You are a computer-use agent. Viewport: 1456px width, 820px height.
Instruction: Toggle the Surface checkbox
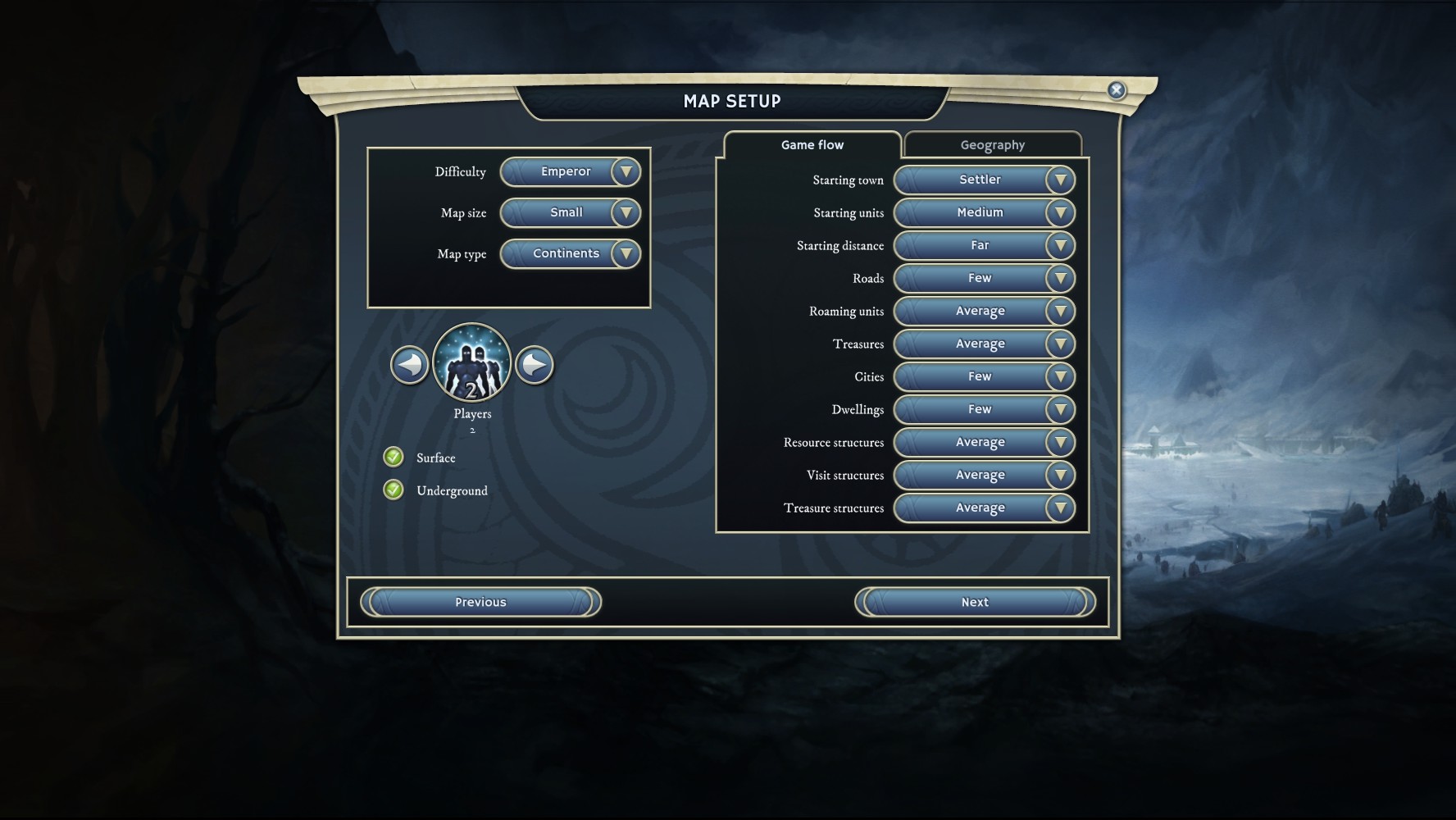(394, 457)
